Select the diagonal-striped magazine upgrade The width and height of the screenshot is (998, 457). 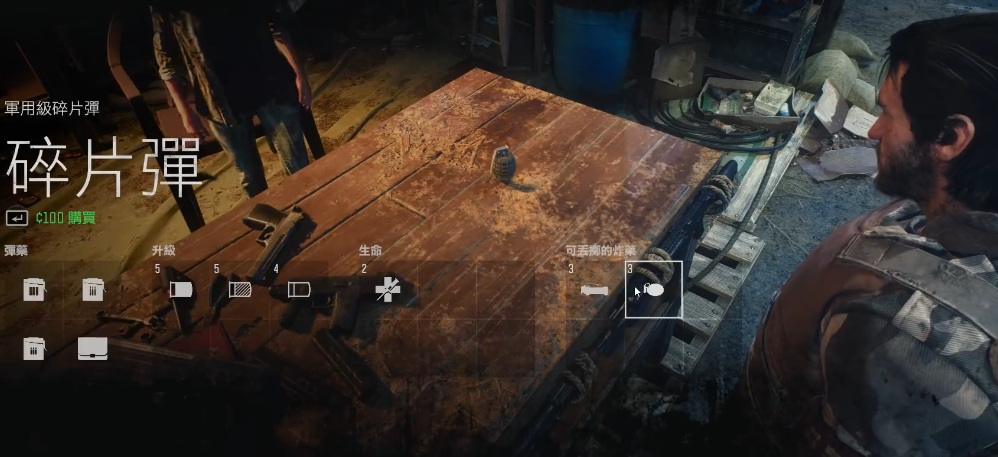tap(240, 290)
